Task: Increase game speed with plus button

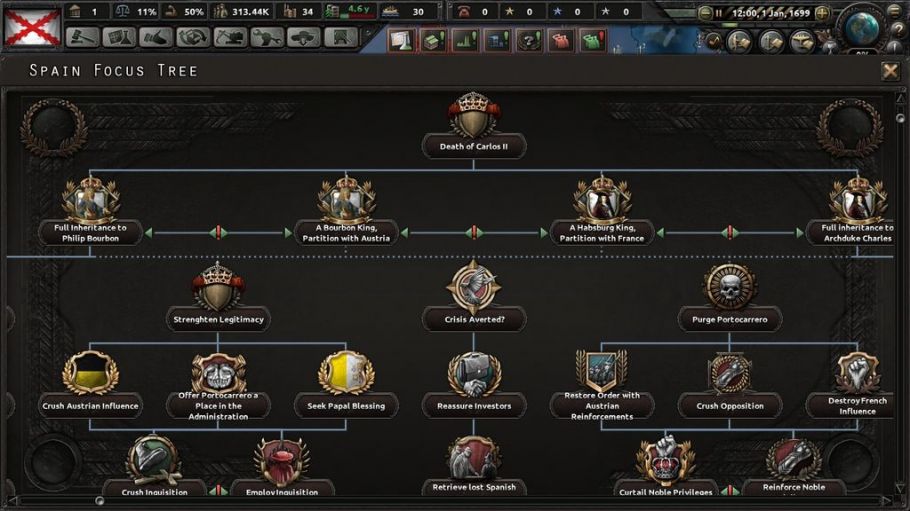Action: coord(822,13)
